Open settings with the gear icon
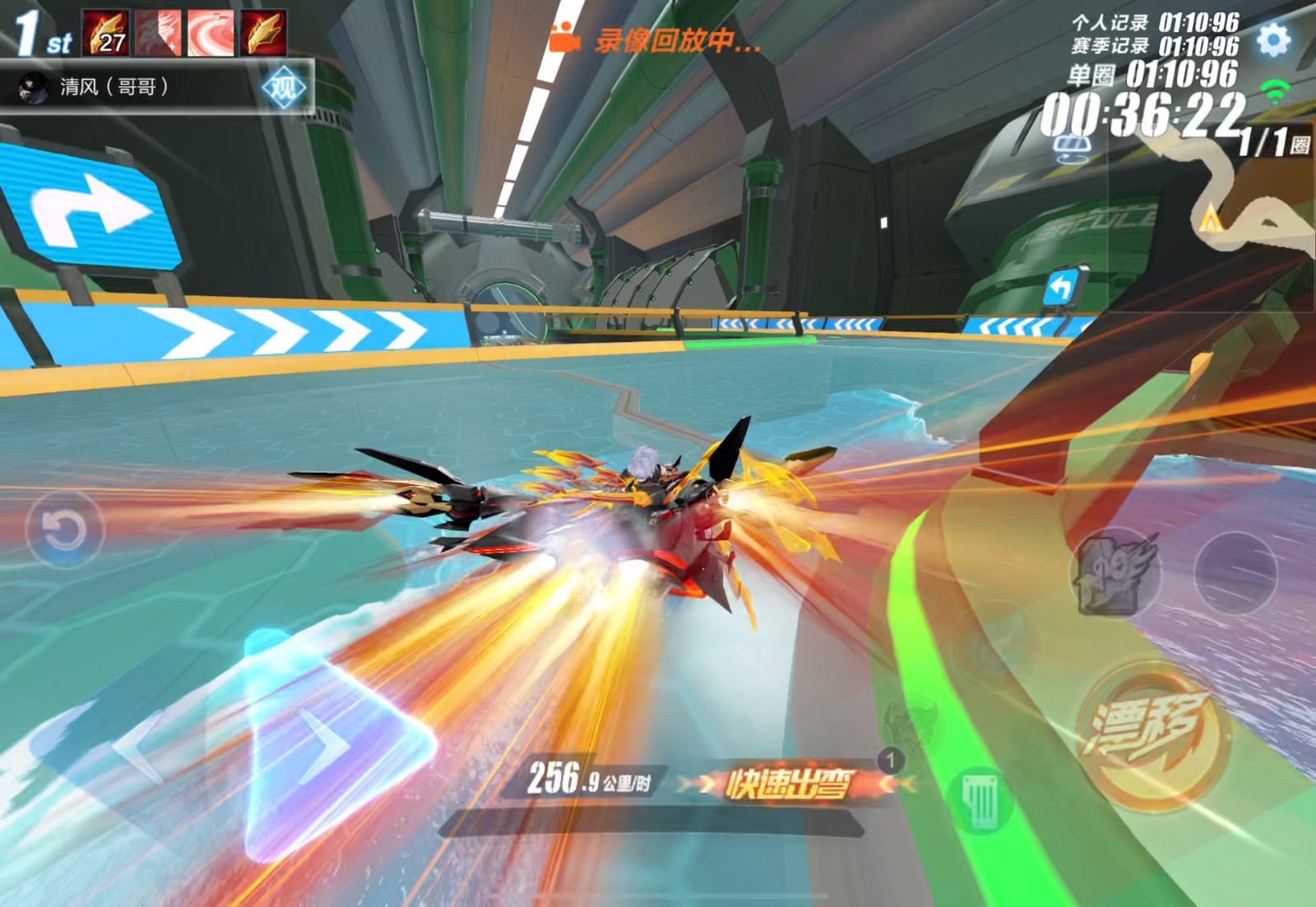1316x907 pixels. tap(1274, 39)
